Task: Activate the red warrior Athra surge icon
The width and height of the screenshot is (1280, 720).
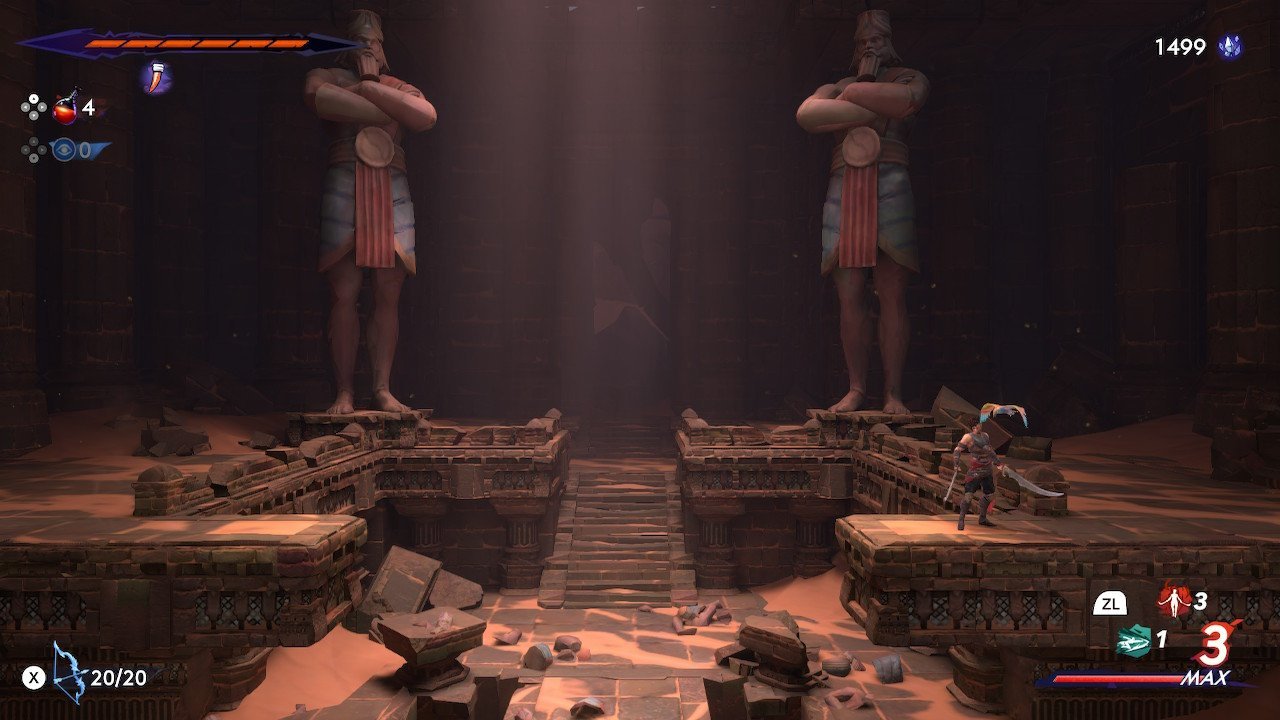Action: pyautogui.click(x=1173, y=601)
